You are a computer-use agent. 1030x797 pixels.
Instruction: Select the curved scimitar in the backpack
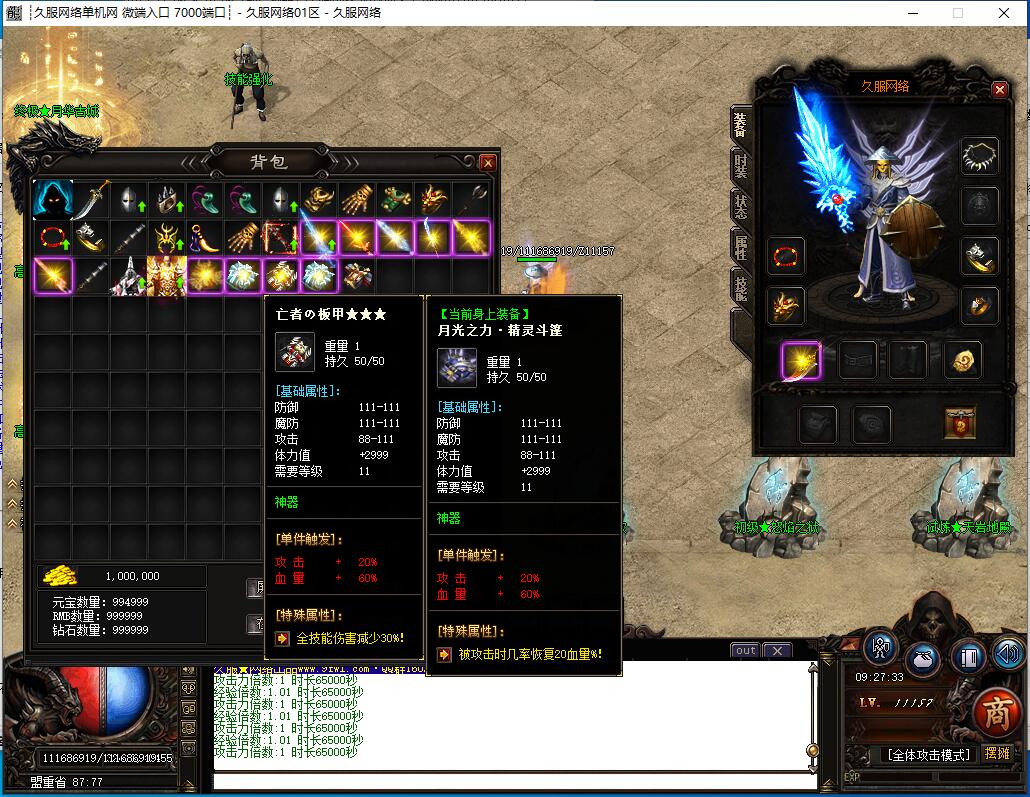[91, 199]
